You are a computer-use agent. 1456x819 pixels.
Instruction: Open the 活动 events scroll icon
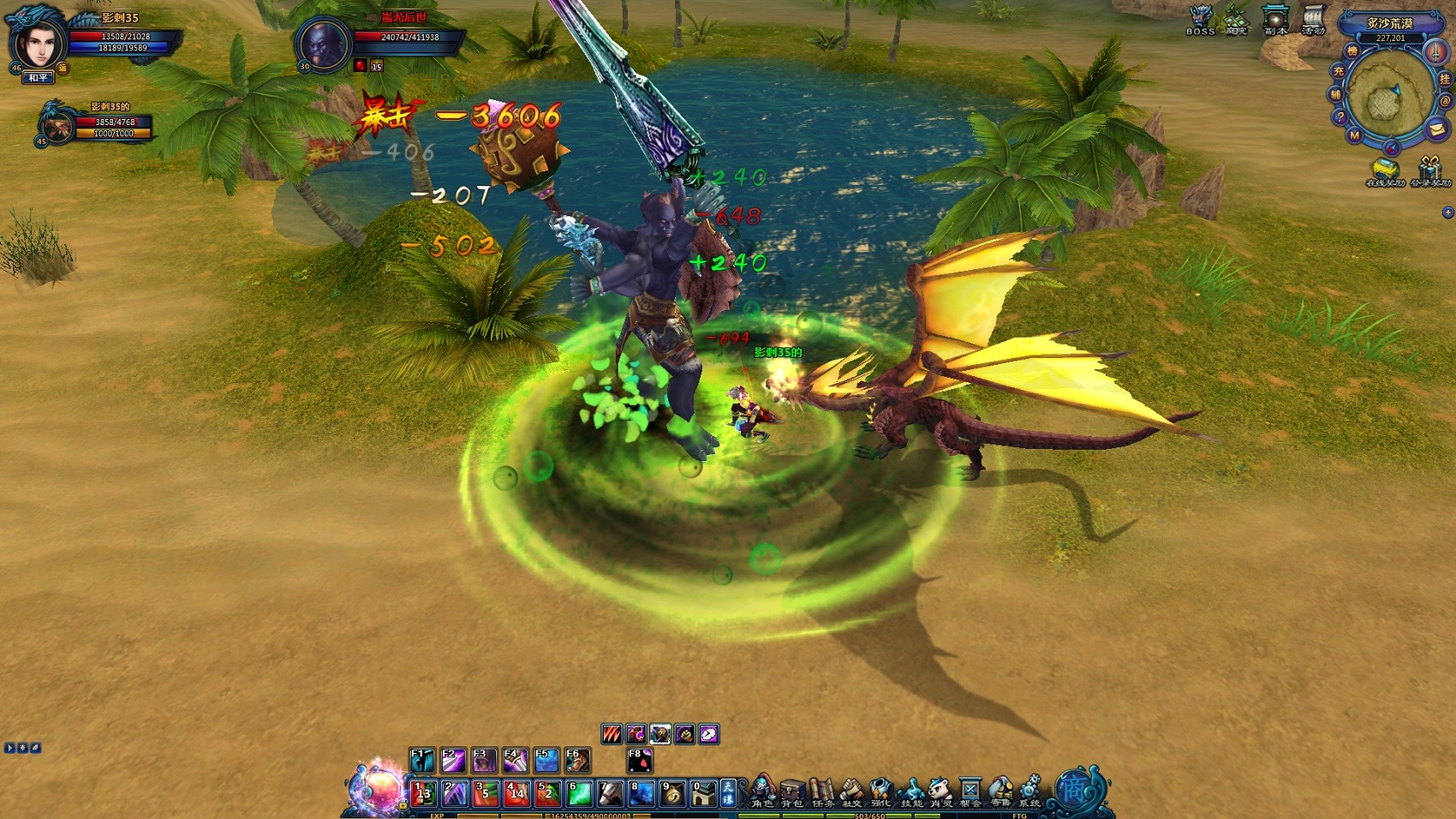1313,19
